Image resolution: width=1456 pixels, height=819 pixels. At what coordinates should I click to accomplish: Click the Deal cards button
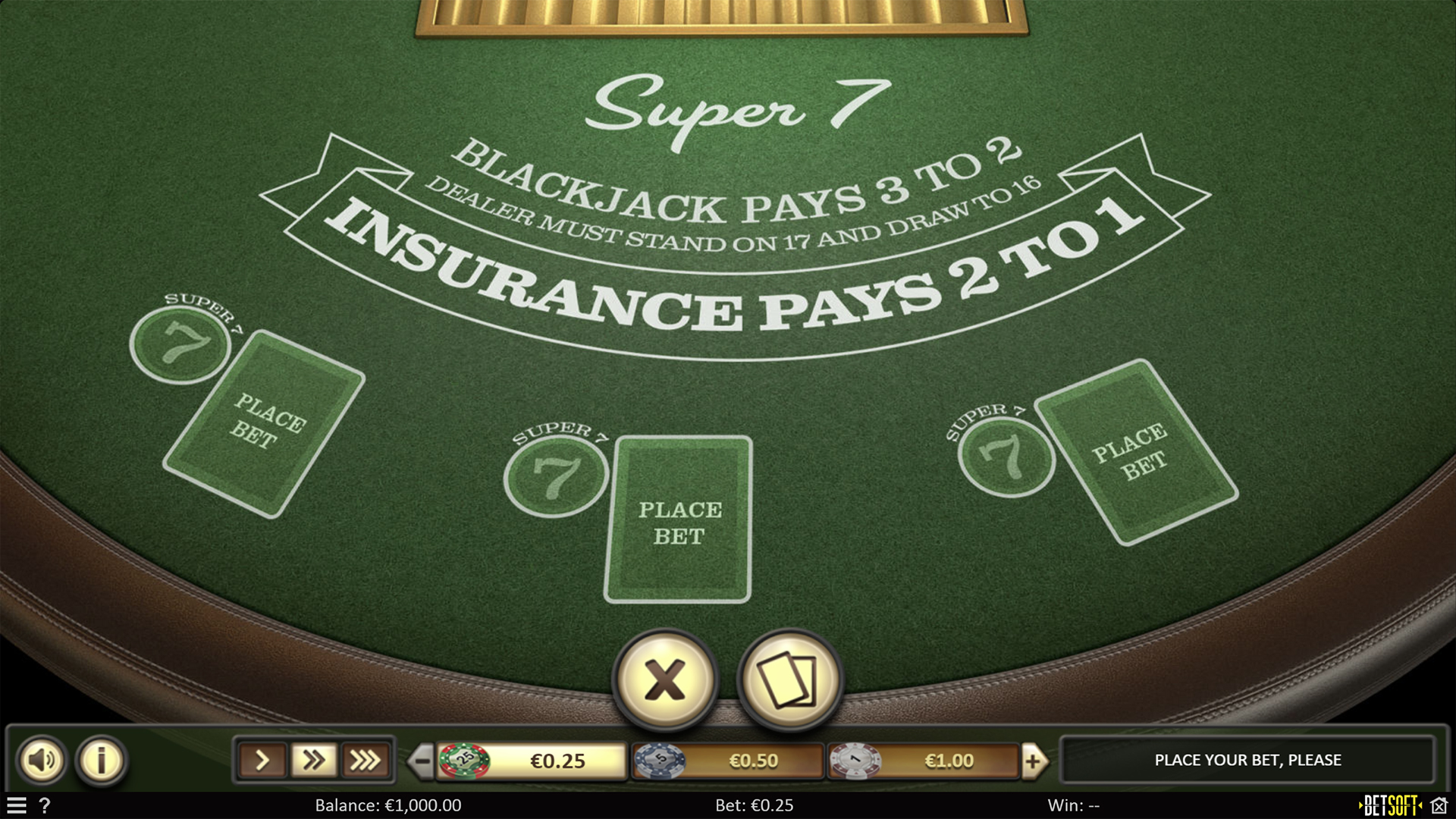tap(789, 680)
